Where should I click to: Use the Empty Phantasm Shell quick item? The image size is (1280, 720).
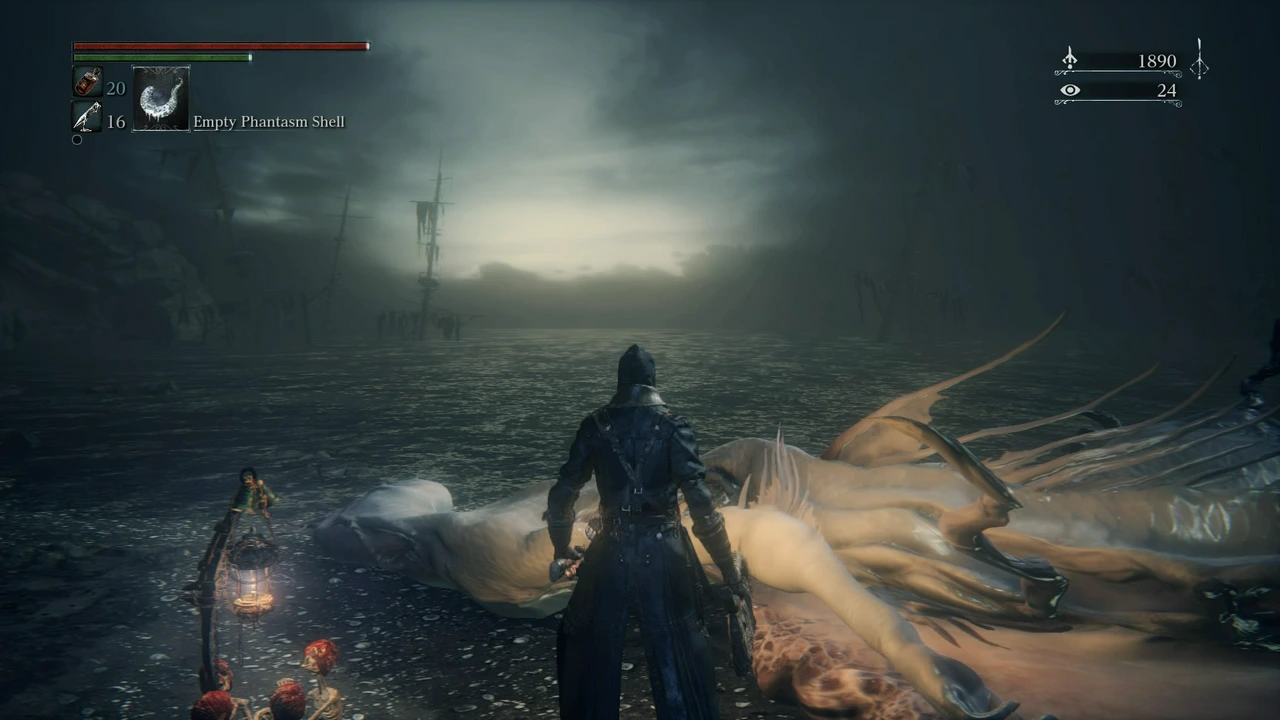(161, 98)
